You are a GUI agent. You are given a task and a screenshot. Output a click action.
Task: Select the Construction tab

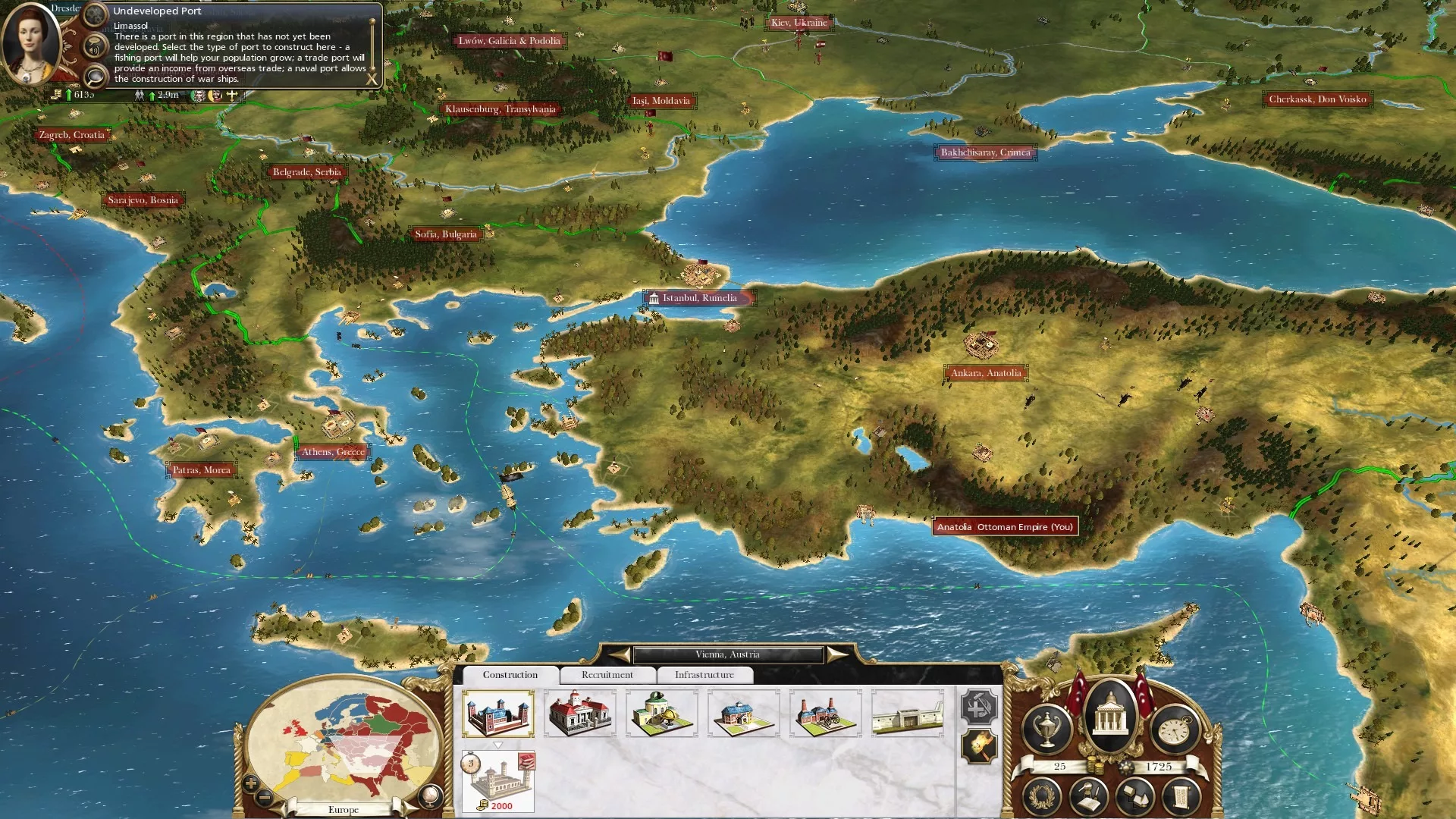pos(510,675)
